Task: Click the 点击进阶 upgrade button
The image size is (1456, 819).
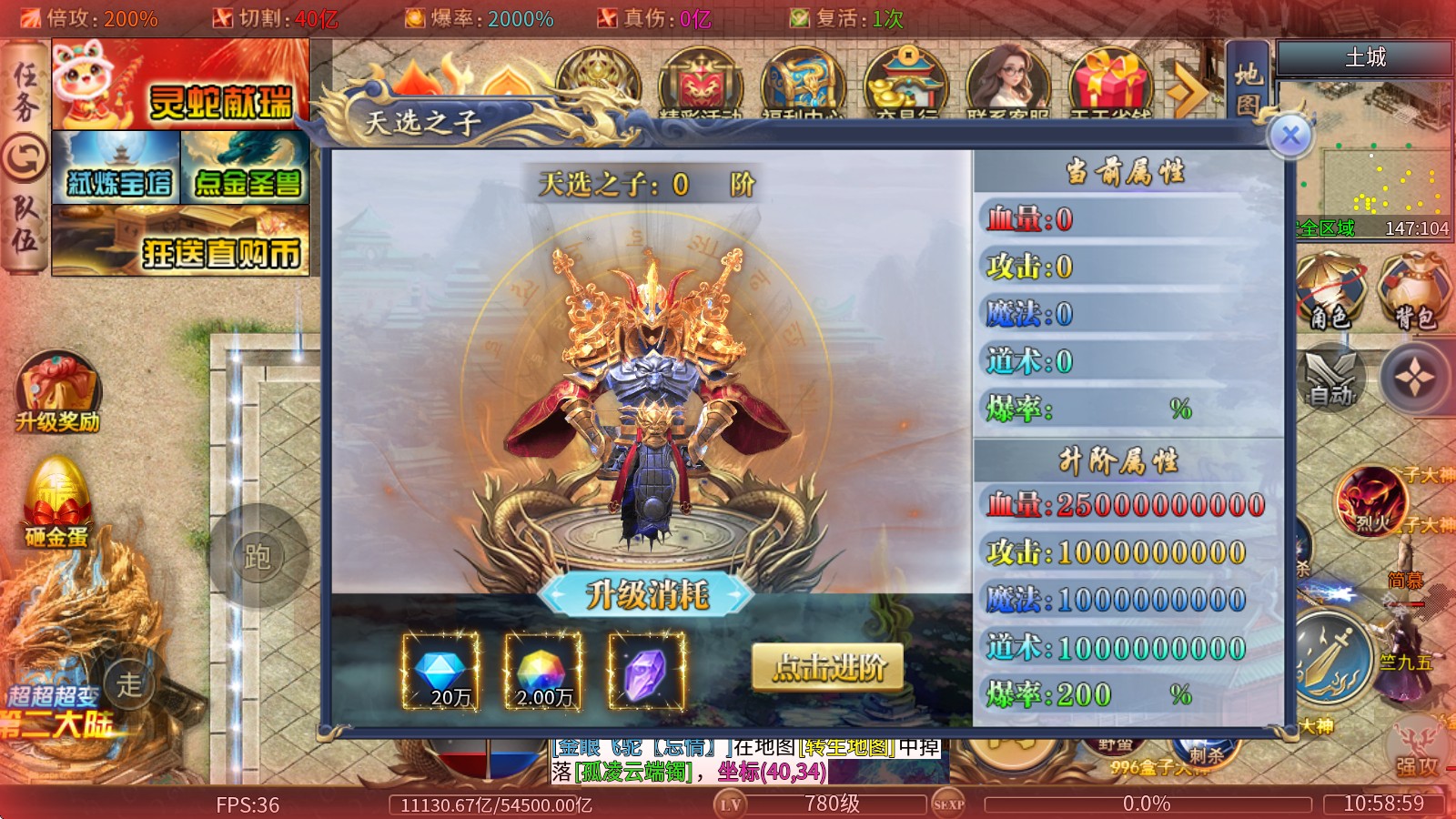Action: tap(828, 668)
